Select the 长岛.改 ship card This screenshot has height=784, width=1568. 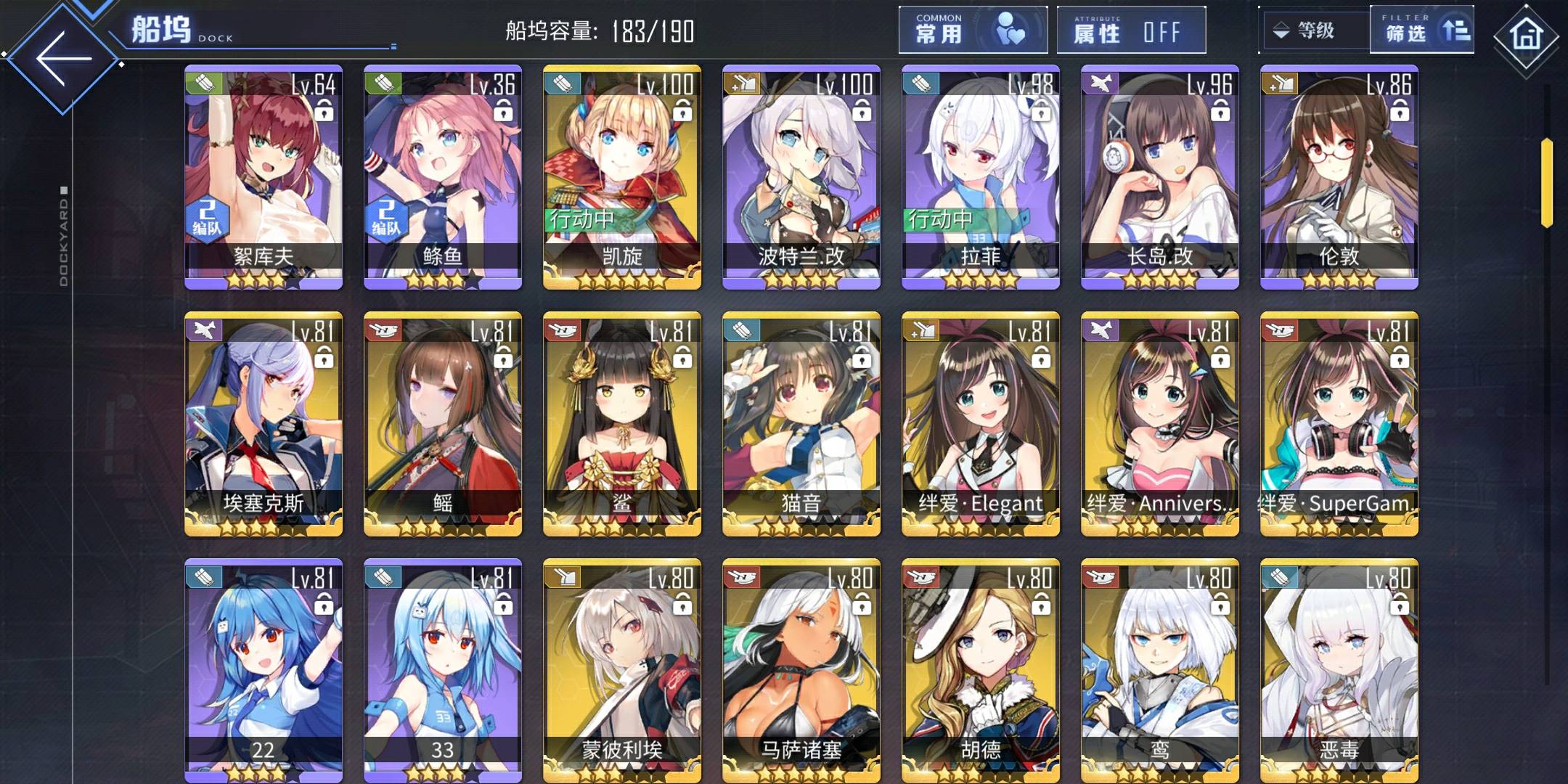click(1160, 177)
